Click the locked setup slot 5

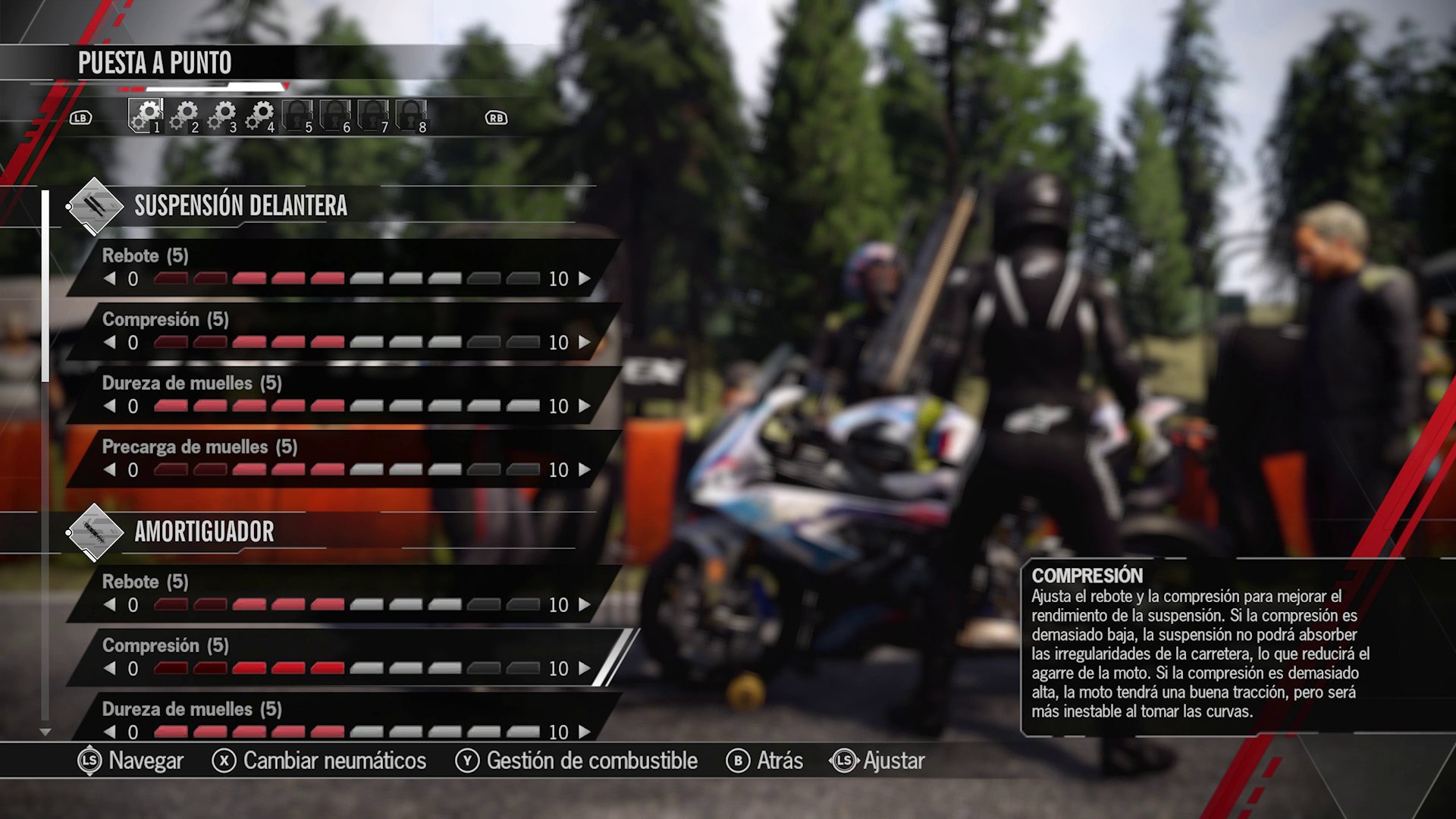click(x=298, y=115)
